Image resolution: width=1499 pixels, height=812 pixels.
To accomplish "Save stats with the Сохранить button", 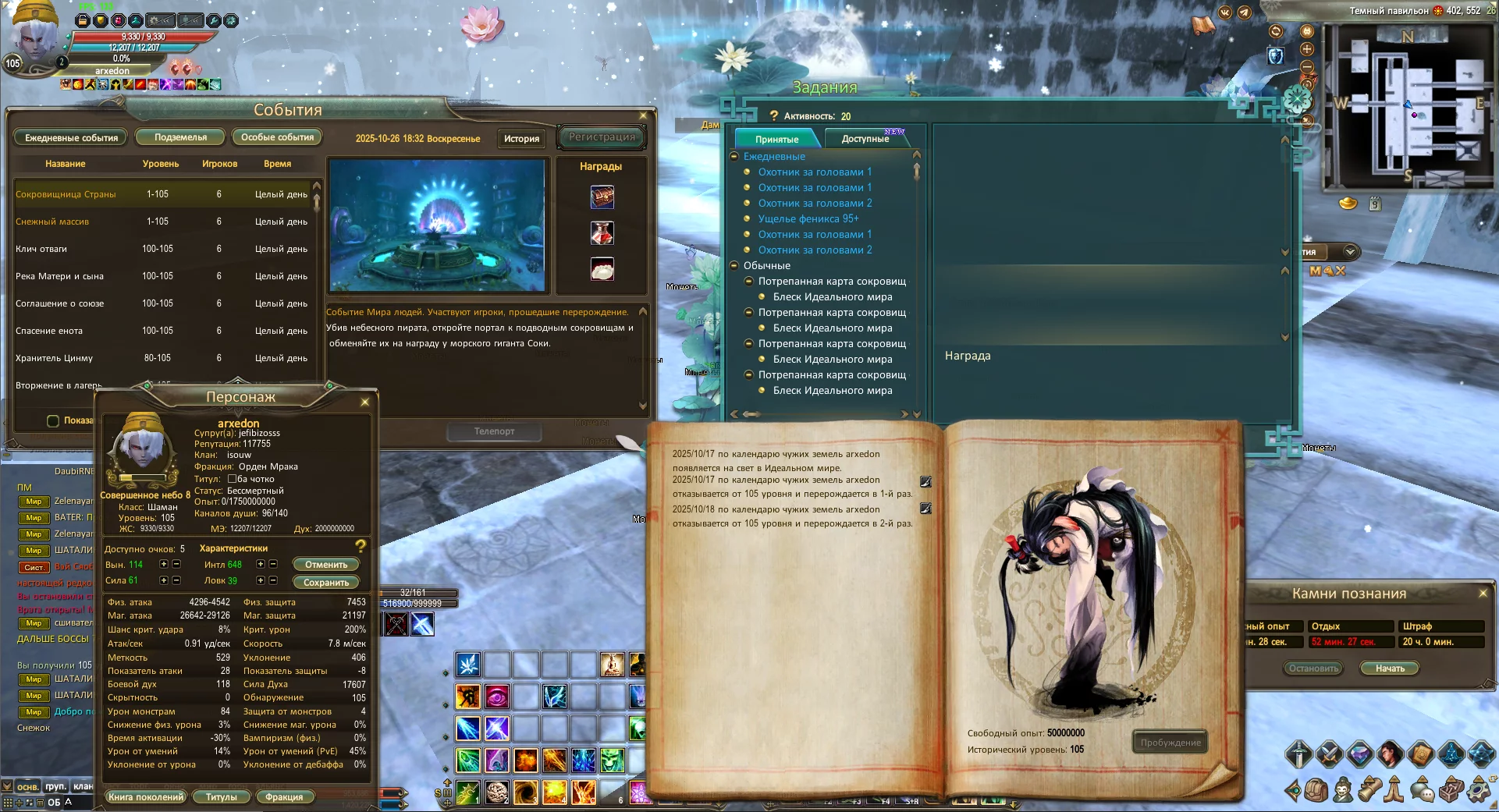I will tap(326, 583).
